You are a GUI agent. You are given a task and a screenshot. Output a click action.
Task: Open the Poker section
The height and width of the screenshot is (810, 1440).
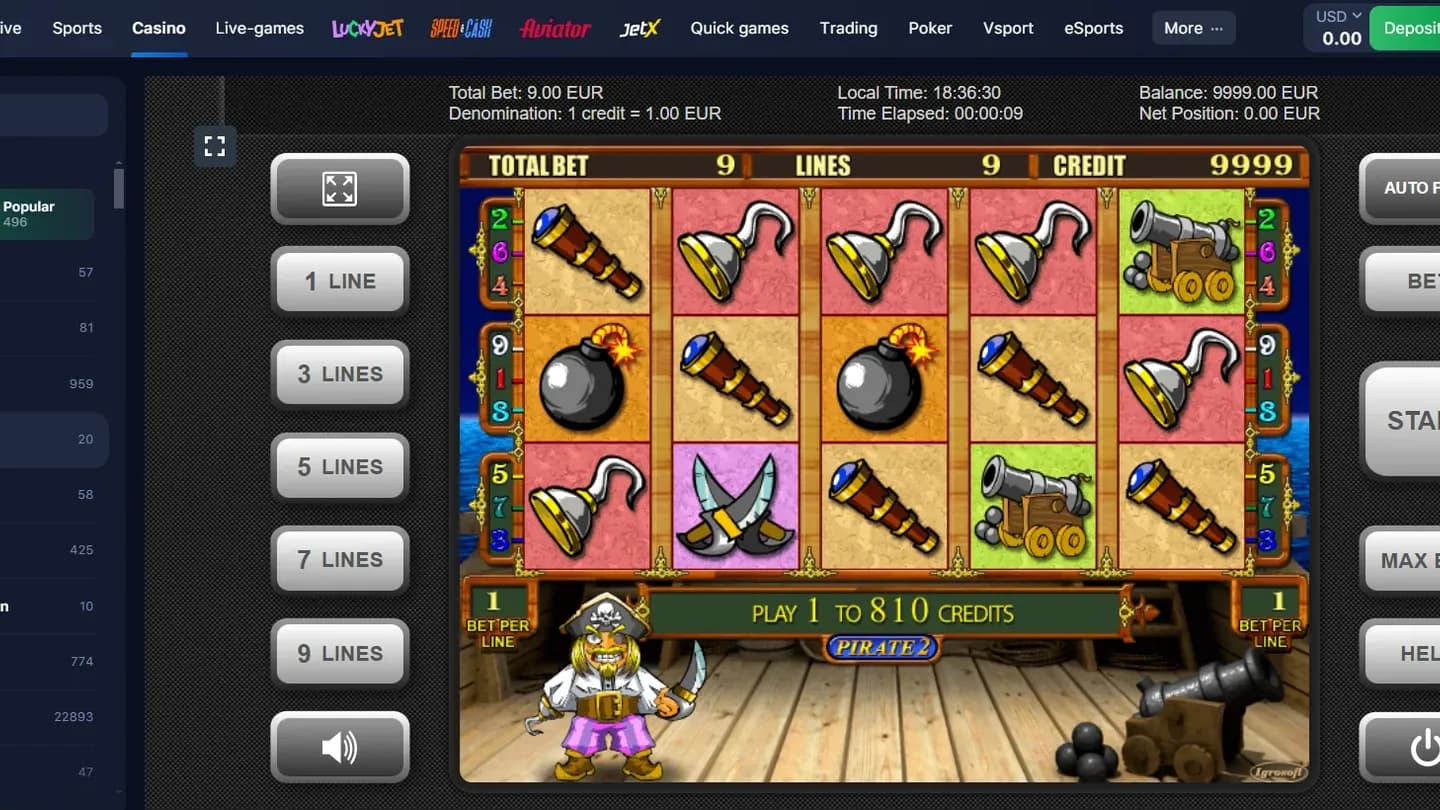tap(930, 28)
